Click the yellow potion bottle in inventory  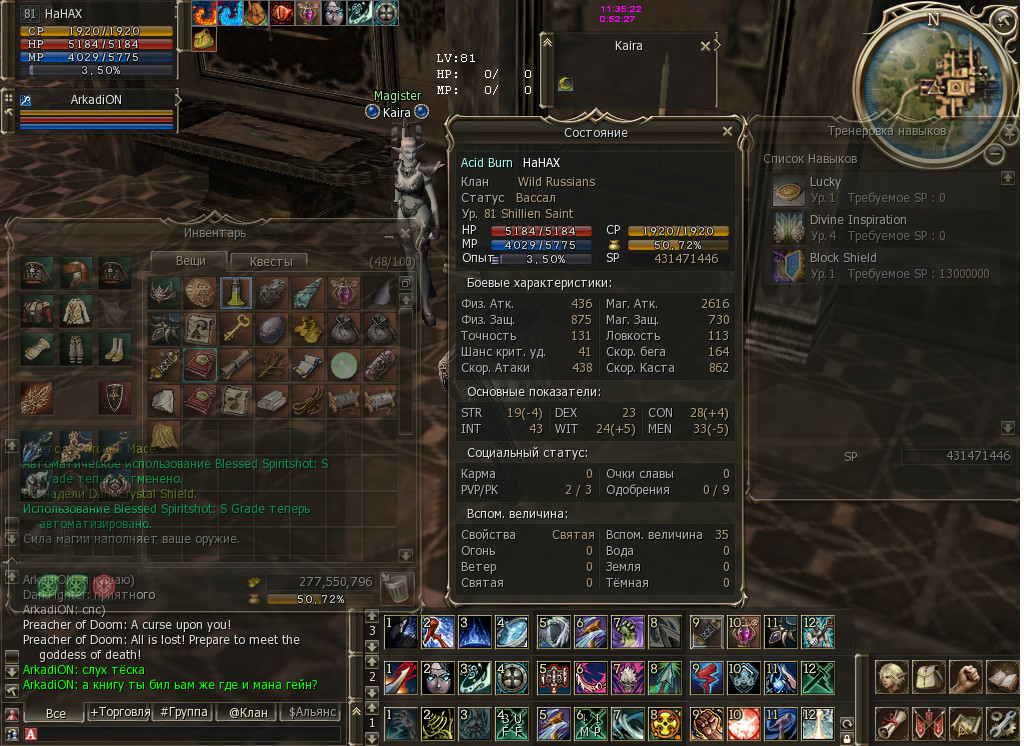click(x=235, y=292)
